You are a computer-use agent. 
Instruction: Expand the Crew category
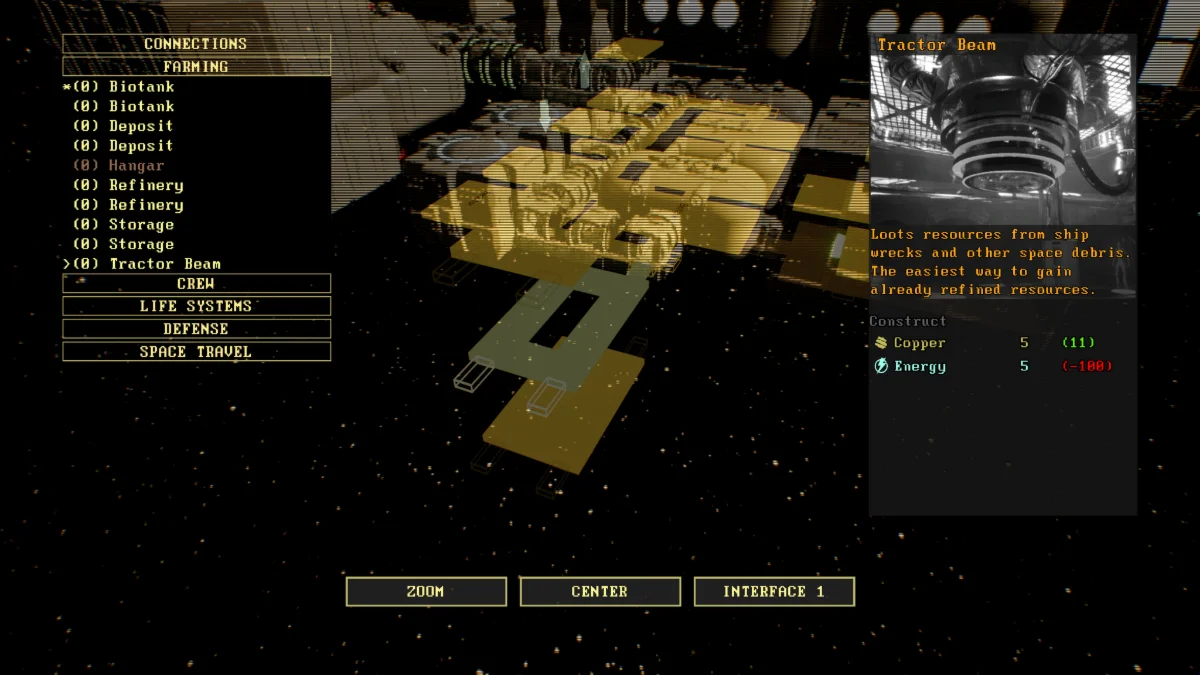tap(196, 284)
